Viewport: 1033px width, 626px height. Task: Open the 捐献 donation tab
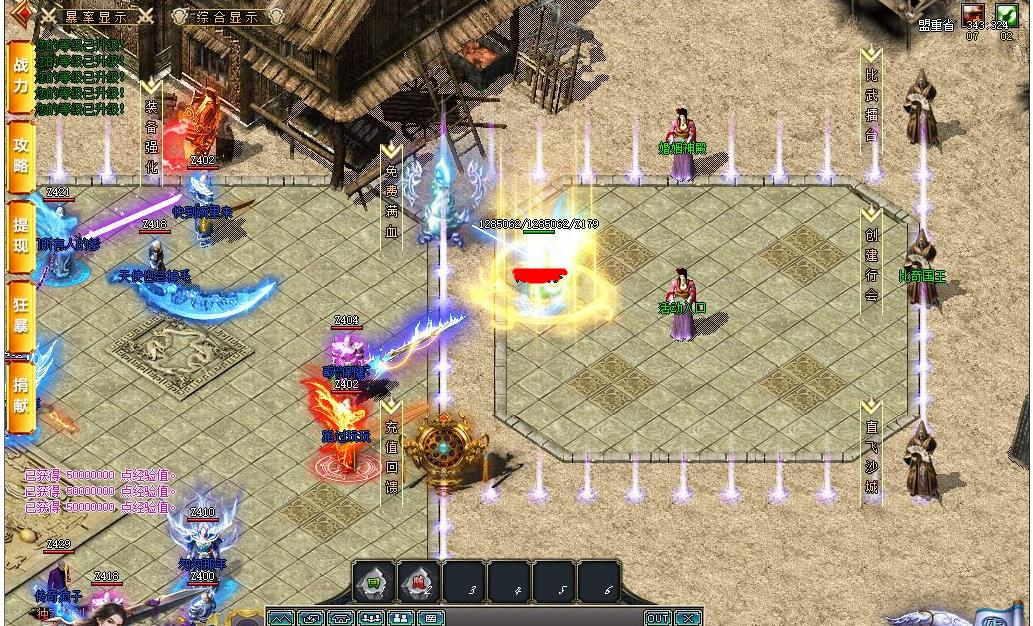[20, 394]
